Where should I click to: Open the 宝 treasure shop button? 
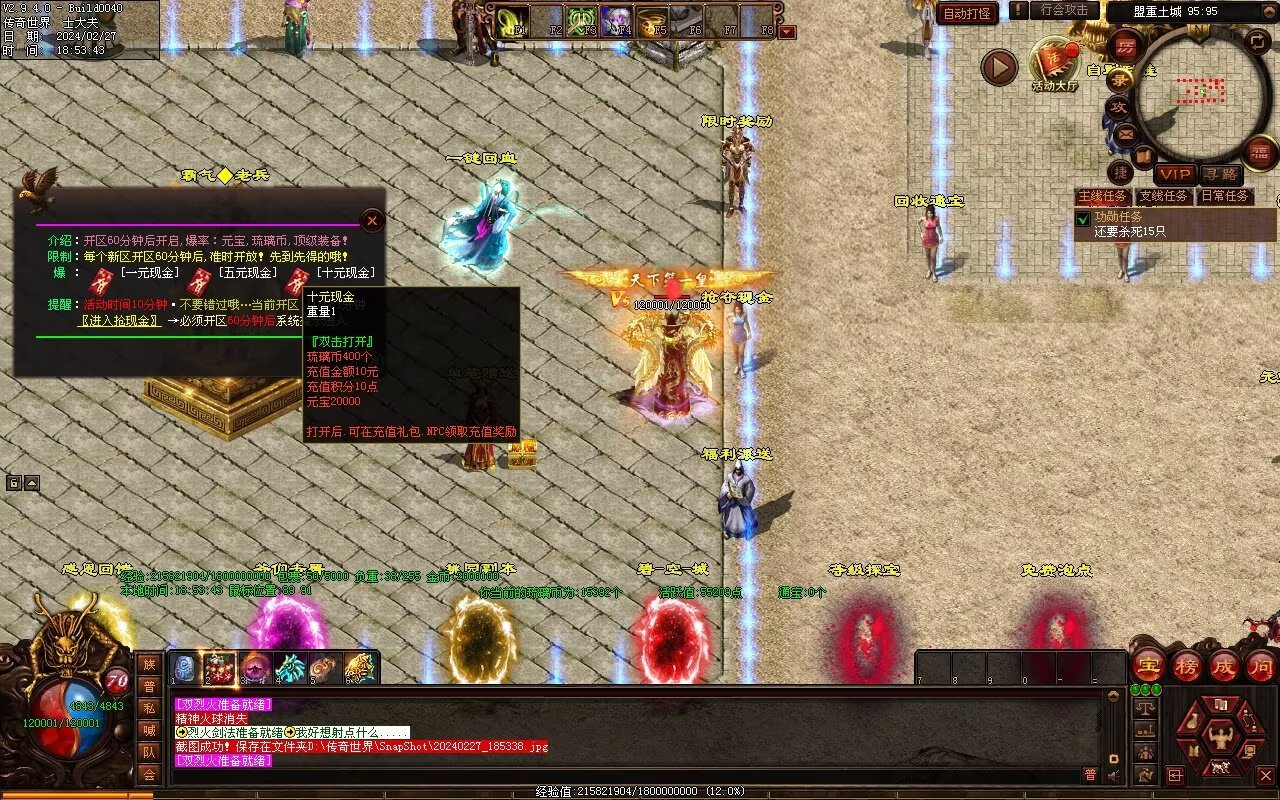1148,666
